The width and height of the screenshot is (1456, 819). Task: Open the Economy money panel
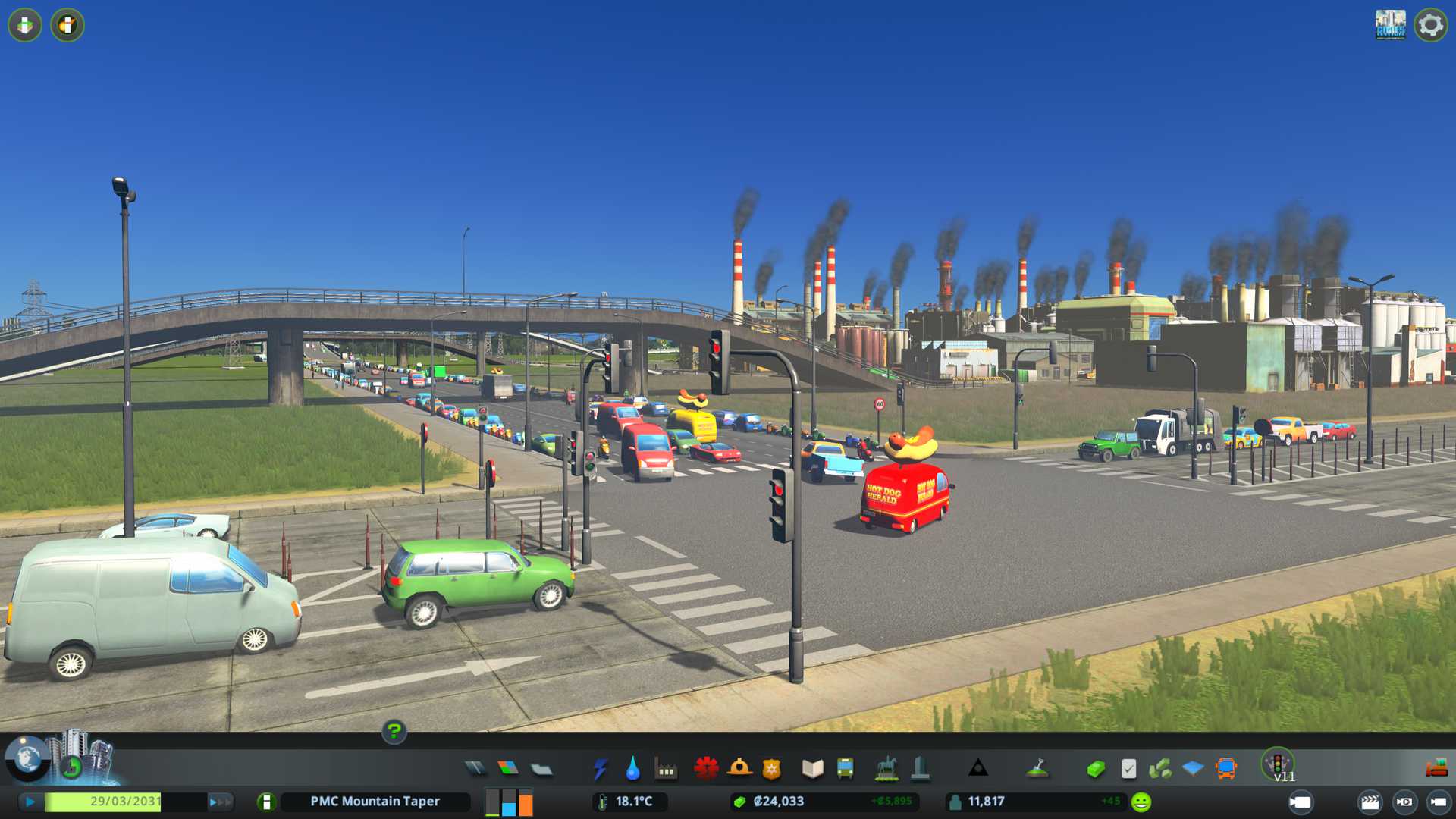[1096, 769]
